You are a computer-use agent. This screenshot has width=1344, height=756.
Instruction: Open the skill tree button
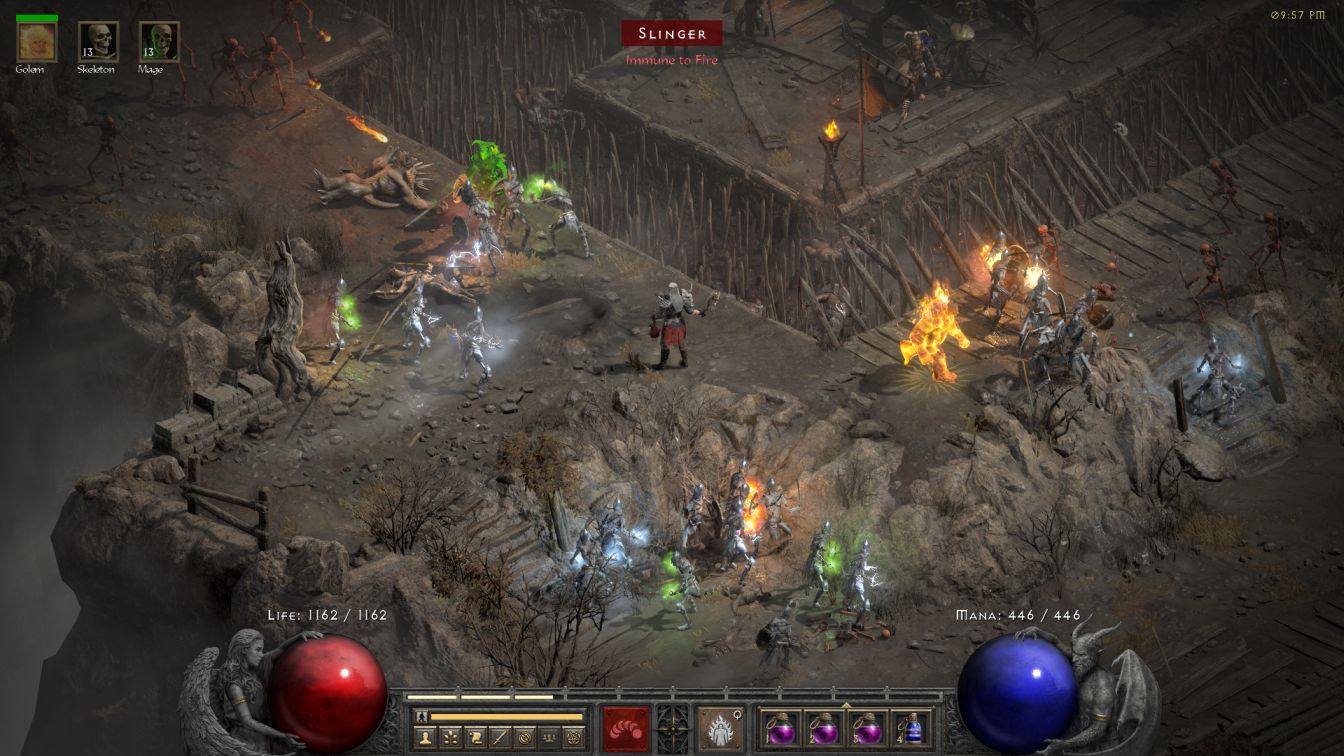tap(450, 738)
